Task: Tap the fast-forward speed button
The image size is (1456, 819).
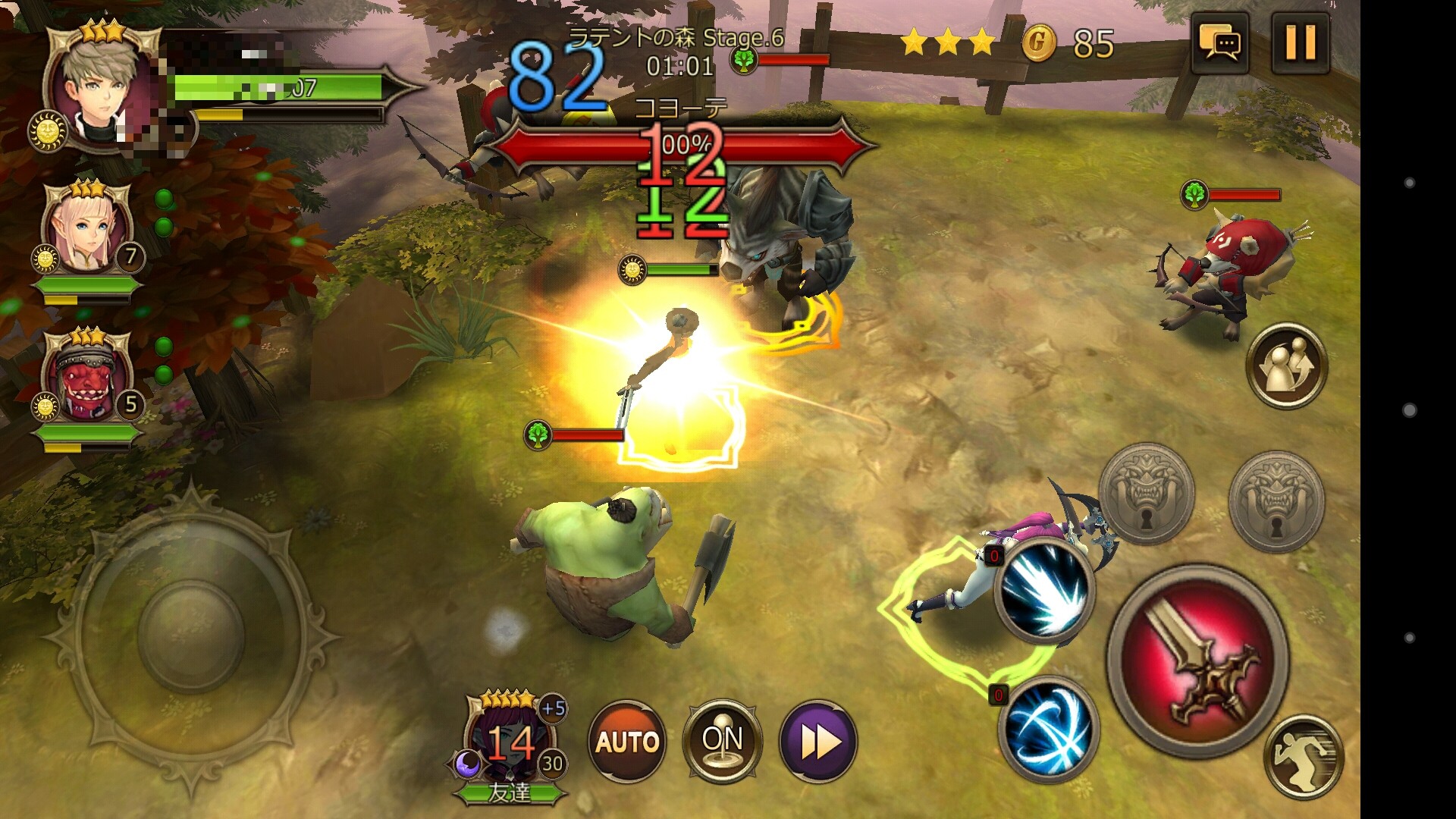Action: [818, 741]
